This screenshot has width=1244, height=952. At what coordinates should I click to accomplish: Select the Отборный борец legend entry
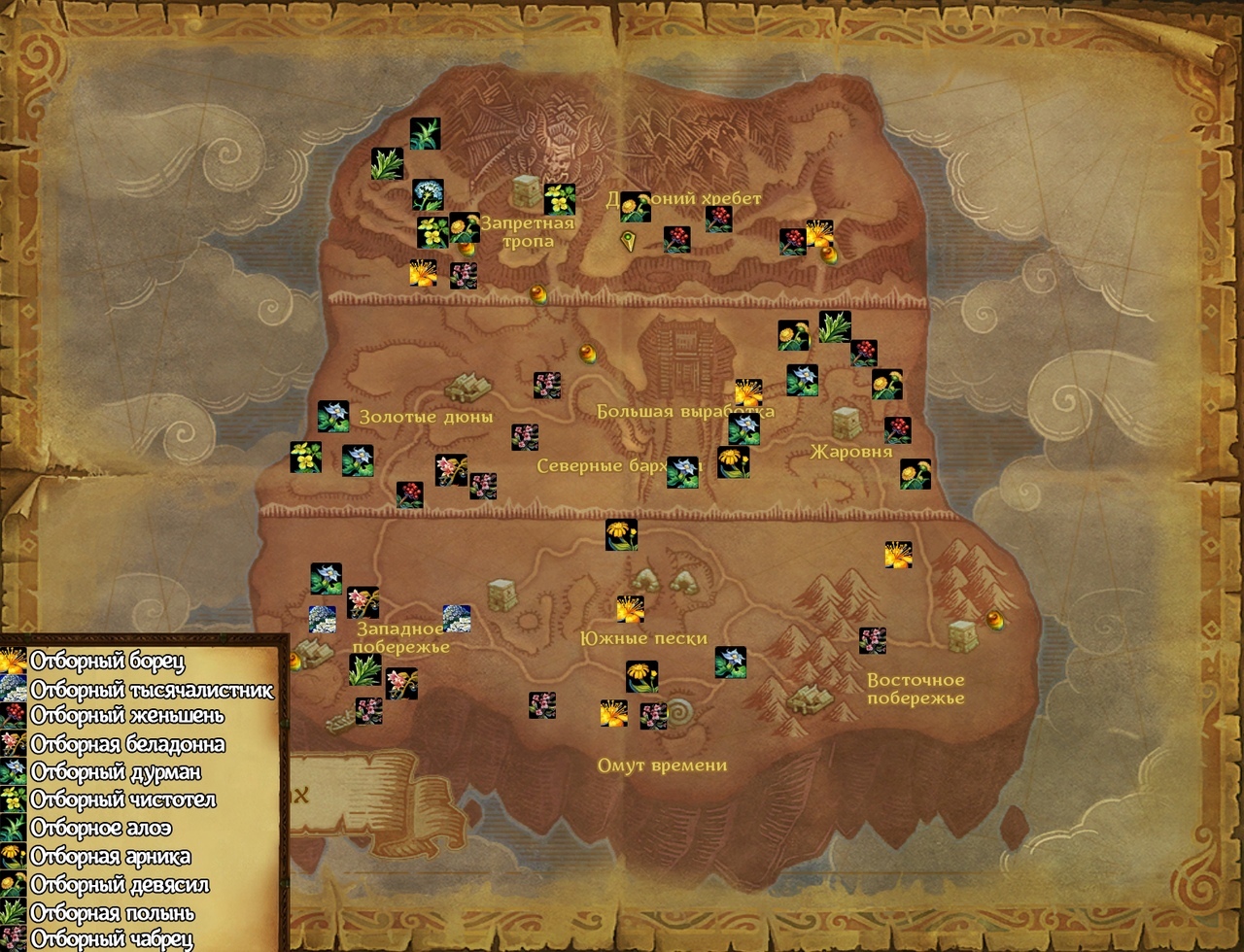point(107,662)
